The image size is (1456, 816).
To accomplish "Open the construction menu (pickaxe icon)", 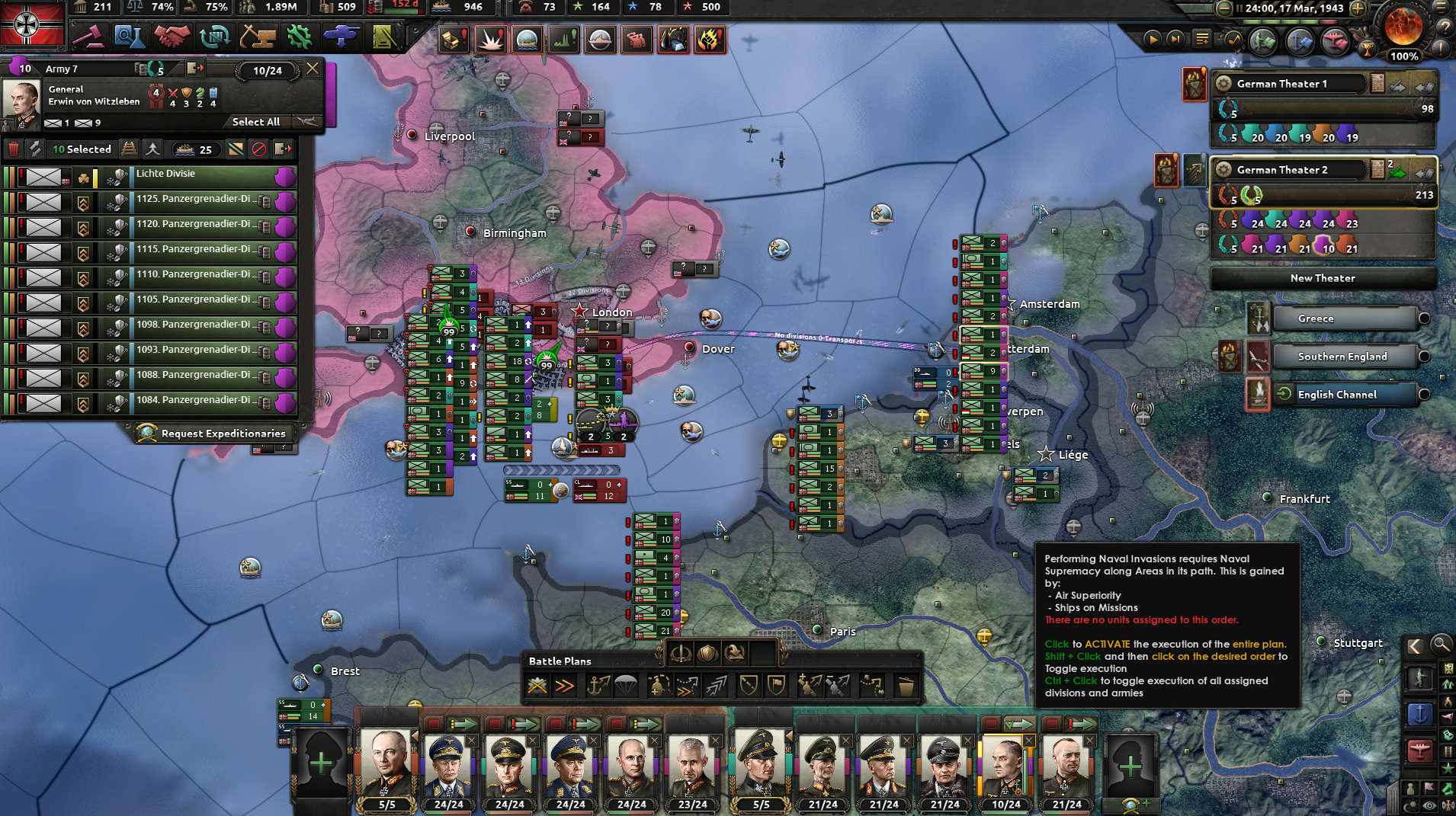I will (x=256, y=37).
